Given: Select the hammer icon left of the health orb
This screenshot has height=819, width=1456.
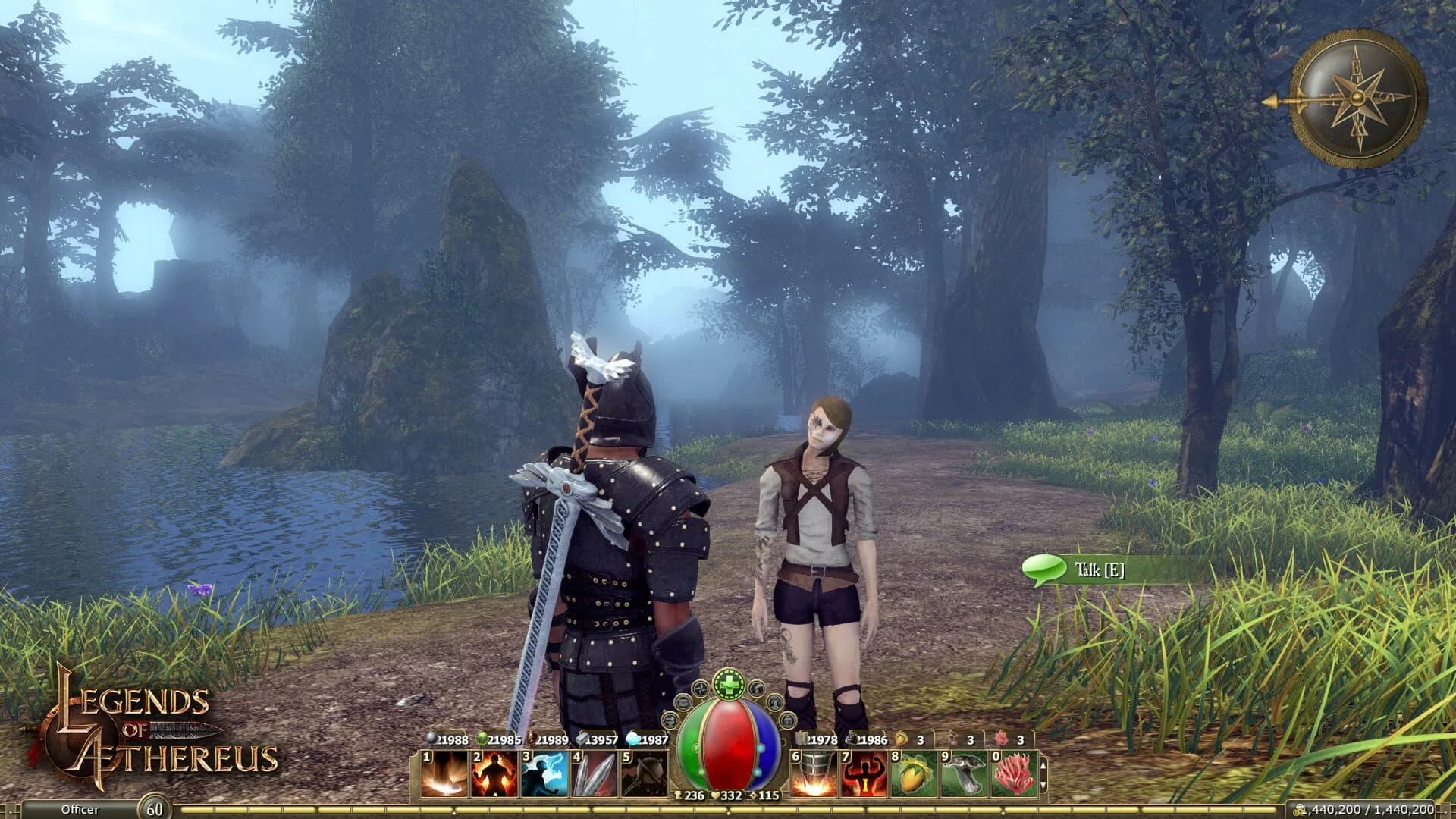Looking at the screenshot, I should (x=670, y=720).
